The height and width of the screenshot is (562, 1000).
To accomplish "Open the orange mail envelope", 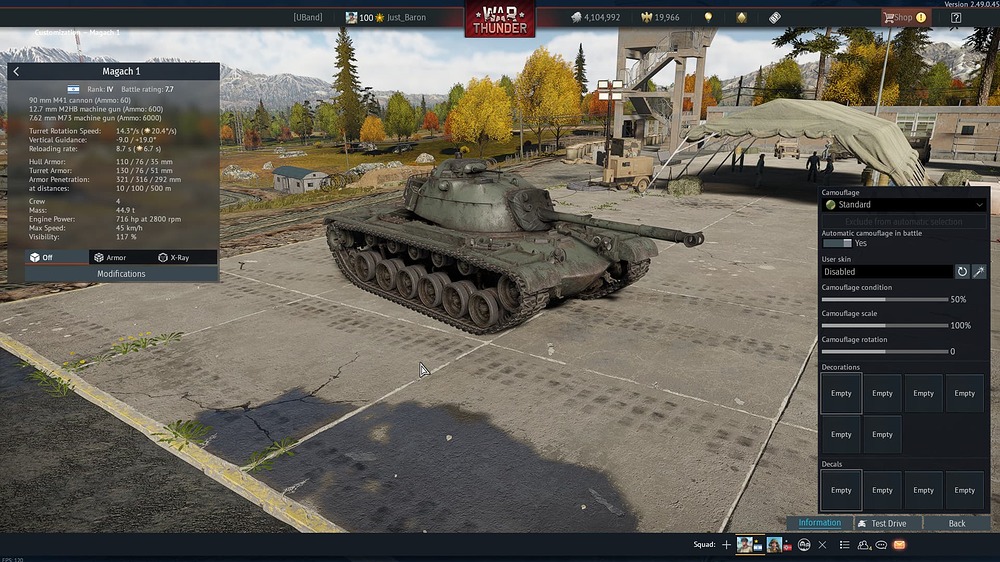I will (899, 545).
